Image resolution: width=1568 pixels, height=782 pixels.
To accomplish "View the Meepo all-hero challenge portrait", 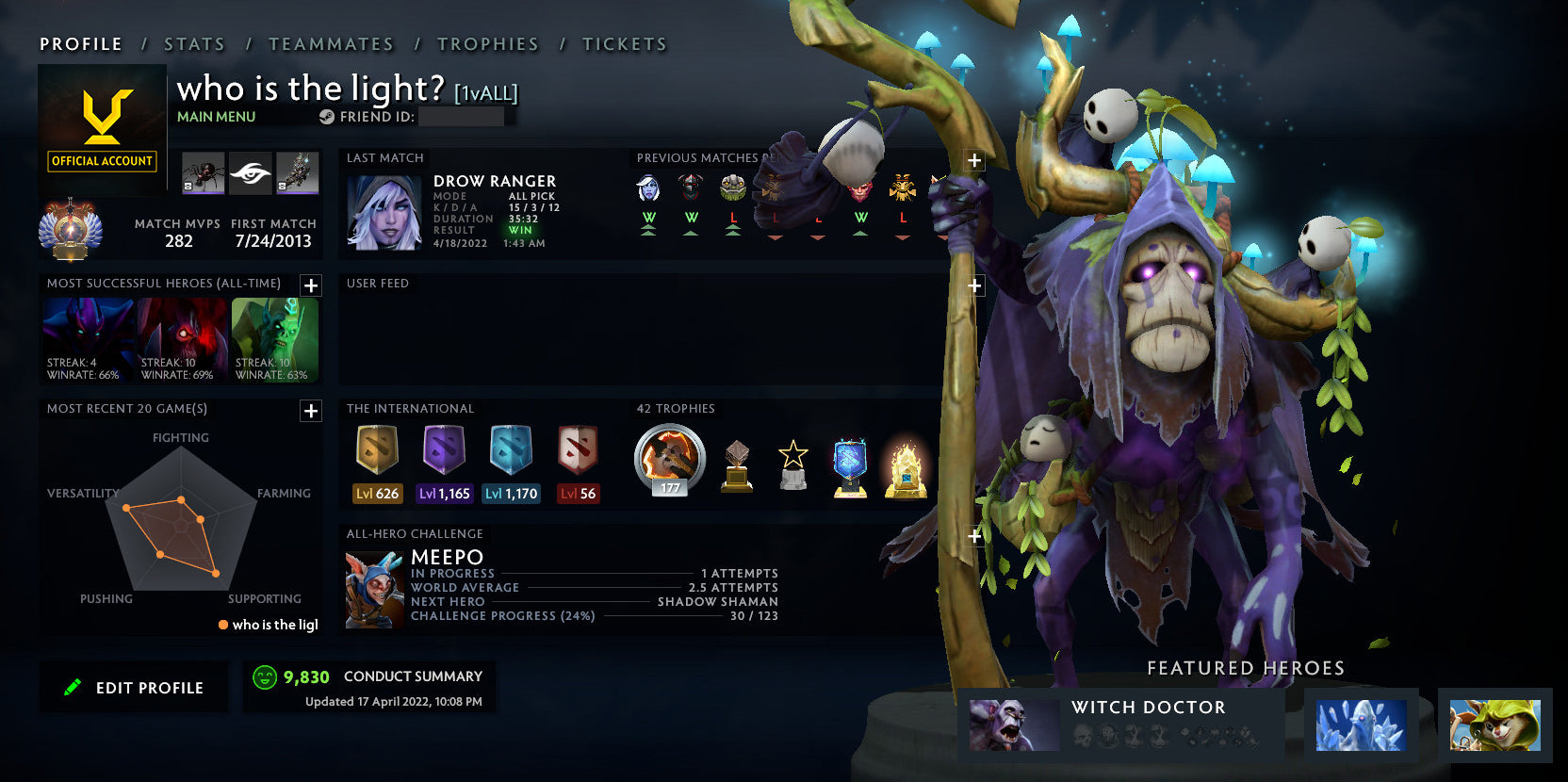I will click(375, 590).
